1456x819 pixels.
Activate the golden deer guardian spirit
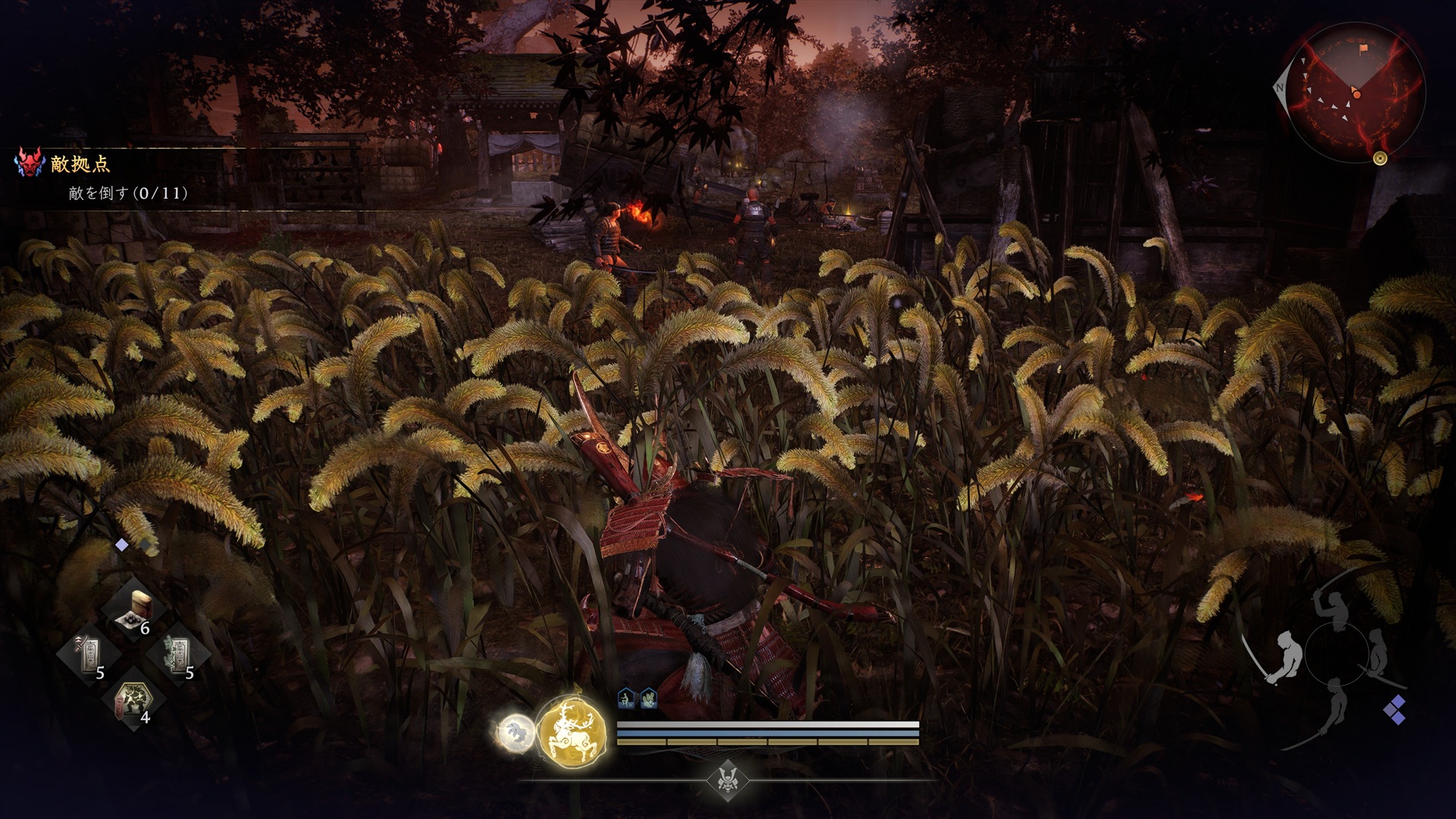[572, 730]
